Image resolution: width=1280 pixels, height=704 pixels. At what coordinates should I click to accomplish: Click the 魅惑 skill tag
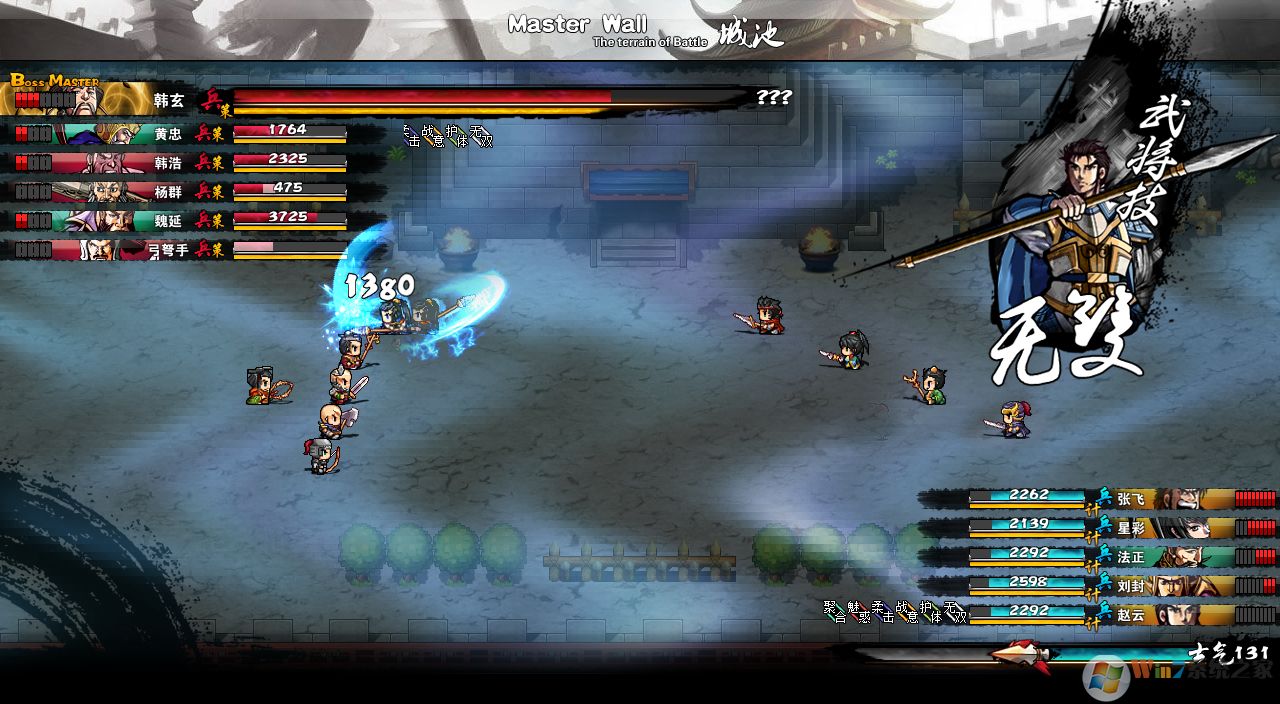[858, 611]
